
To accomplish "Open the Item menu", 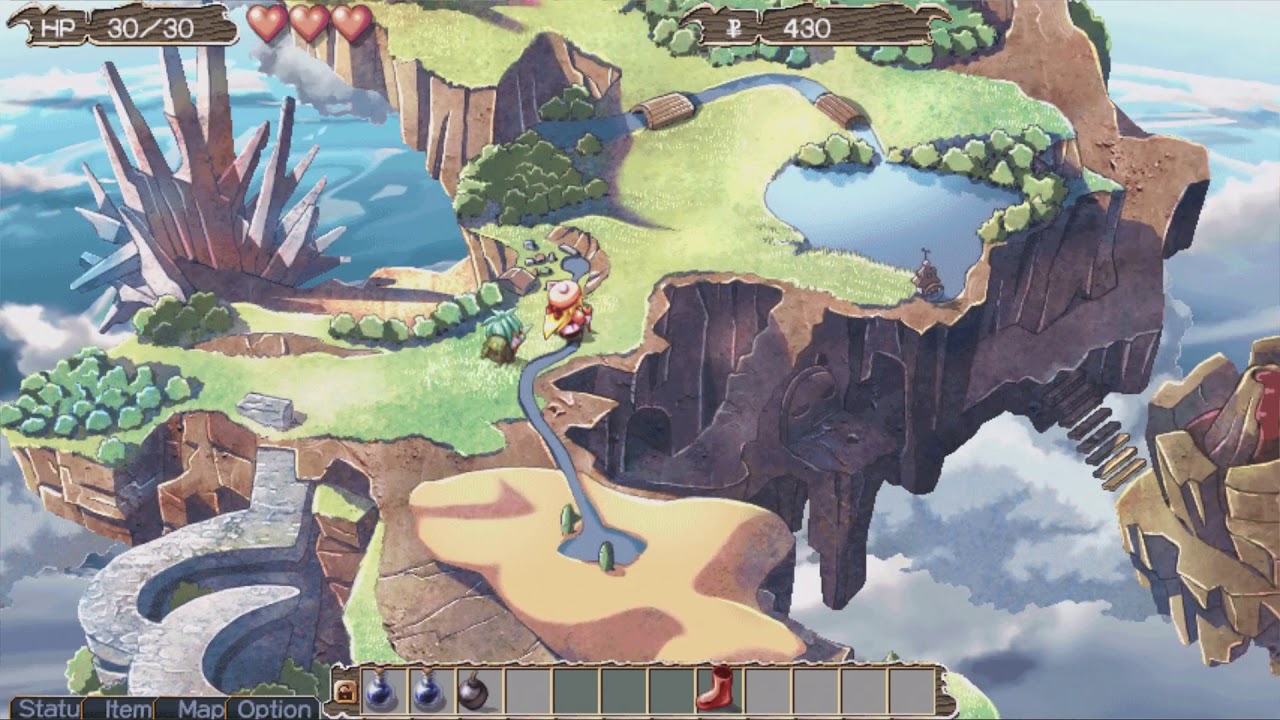I will point(128,709).
